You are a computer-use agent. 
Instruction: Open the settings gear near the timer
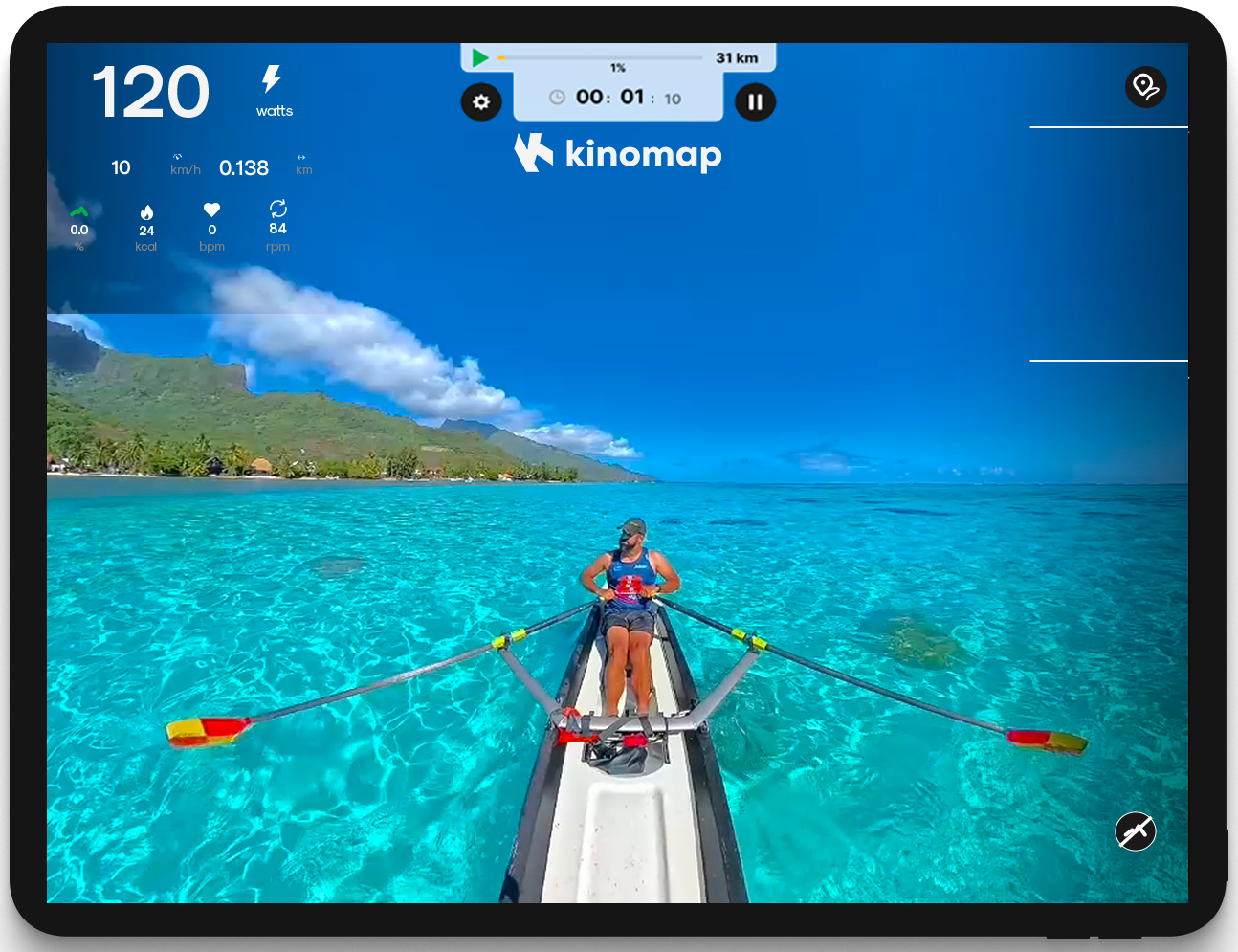(481, 102)
